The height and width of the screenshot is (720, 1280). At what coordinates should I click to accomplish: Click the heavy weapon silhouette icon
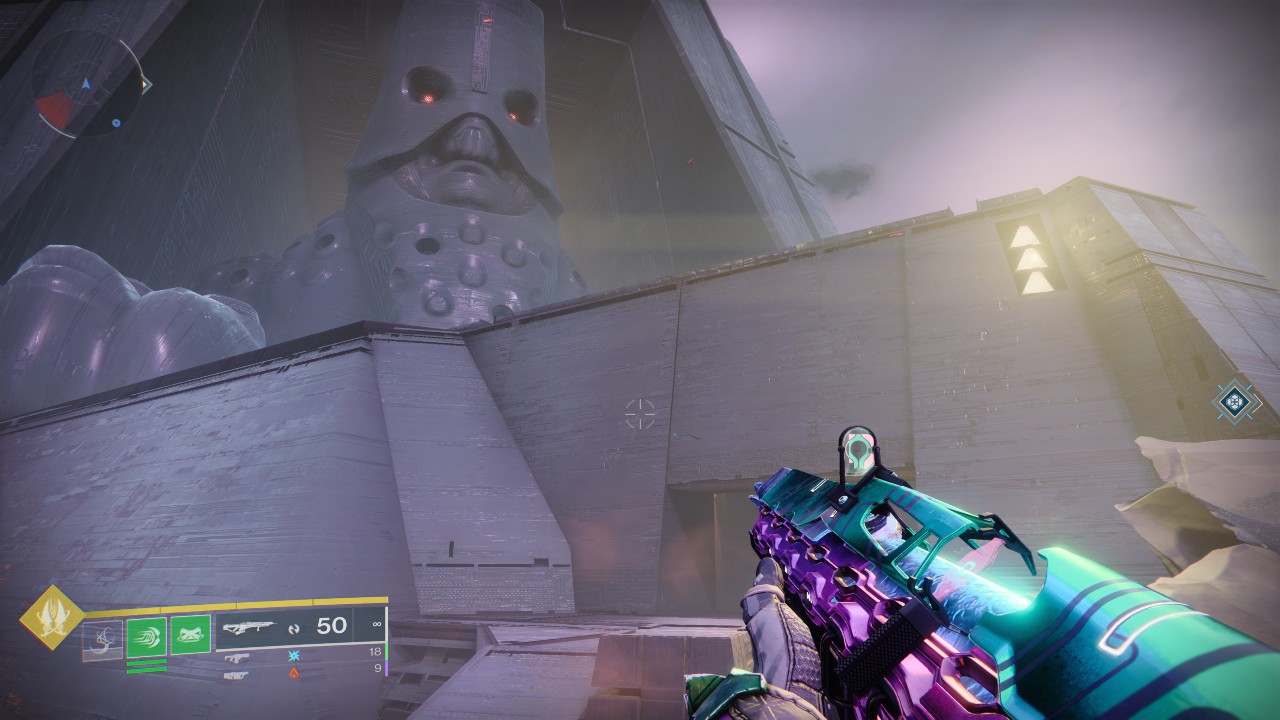tap(238, 675)
